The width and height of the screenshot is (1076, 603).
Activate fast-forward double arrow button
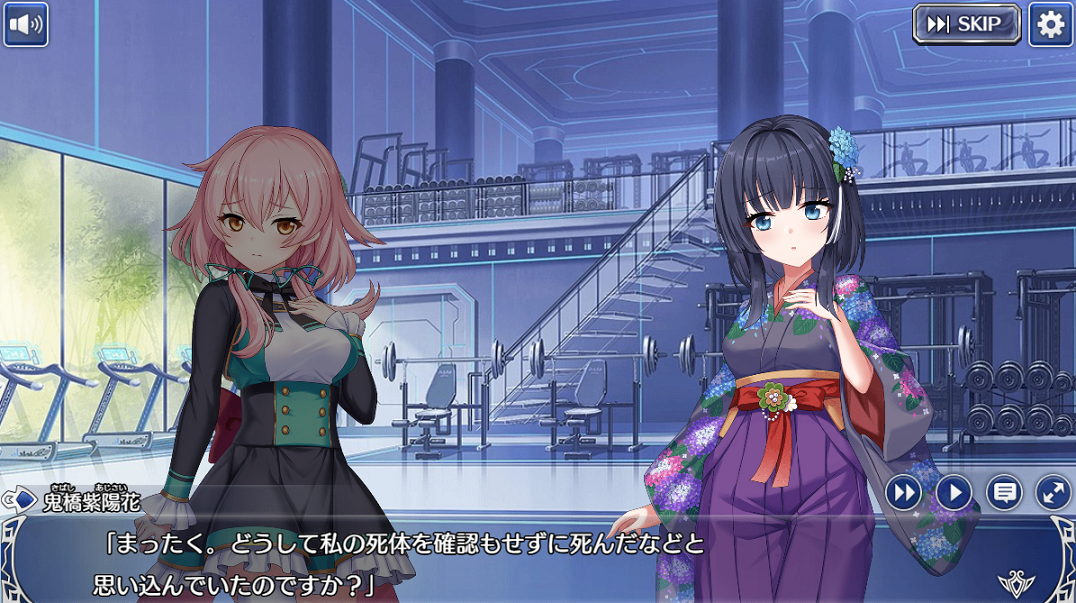pos(903,492)
